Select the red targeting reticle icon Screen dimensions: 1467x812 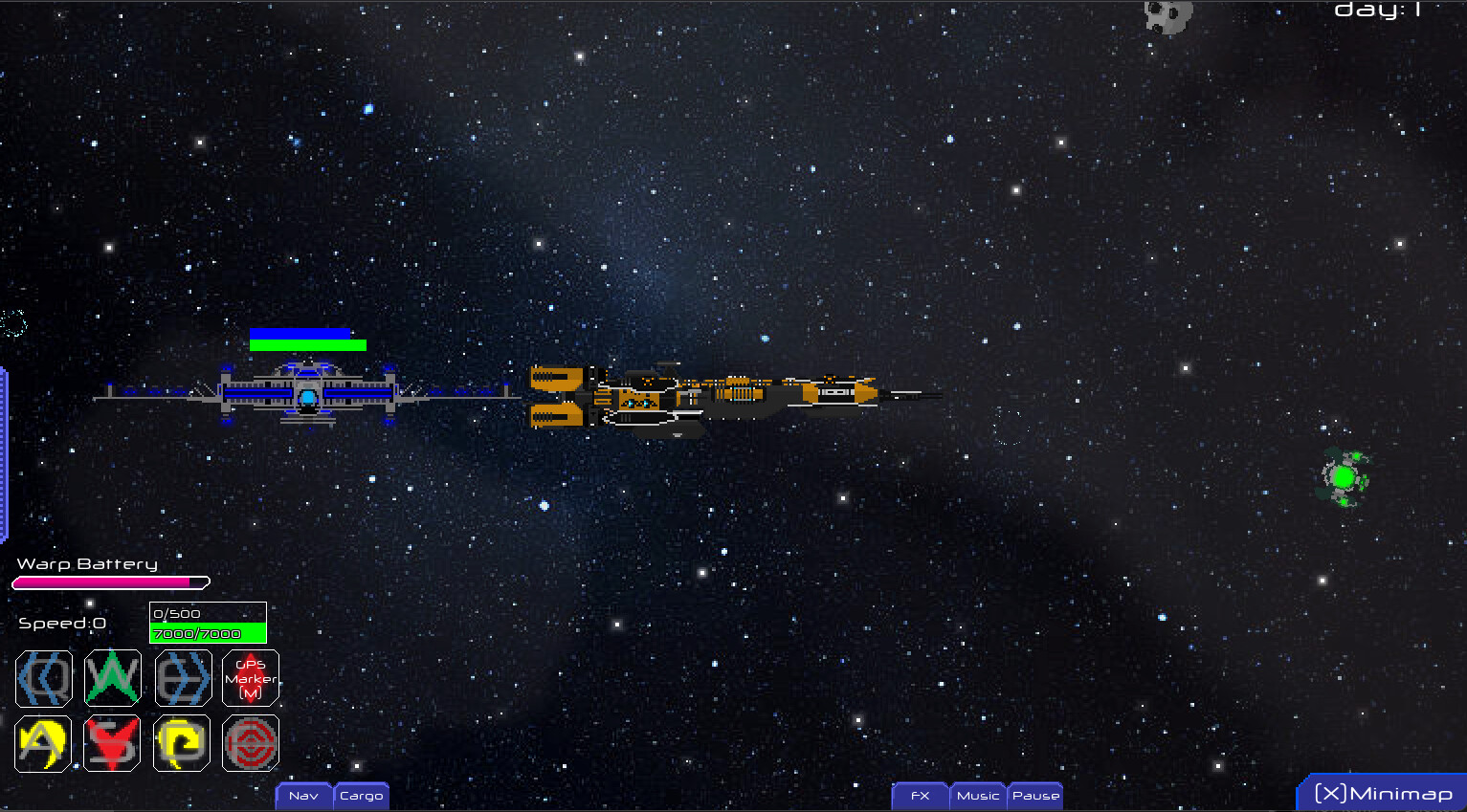(x=251, y=743)
